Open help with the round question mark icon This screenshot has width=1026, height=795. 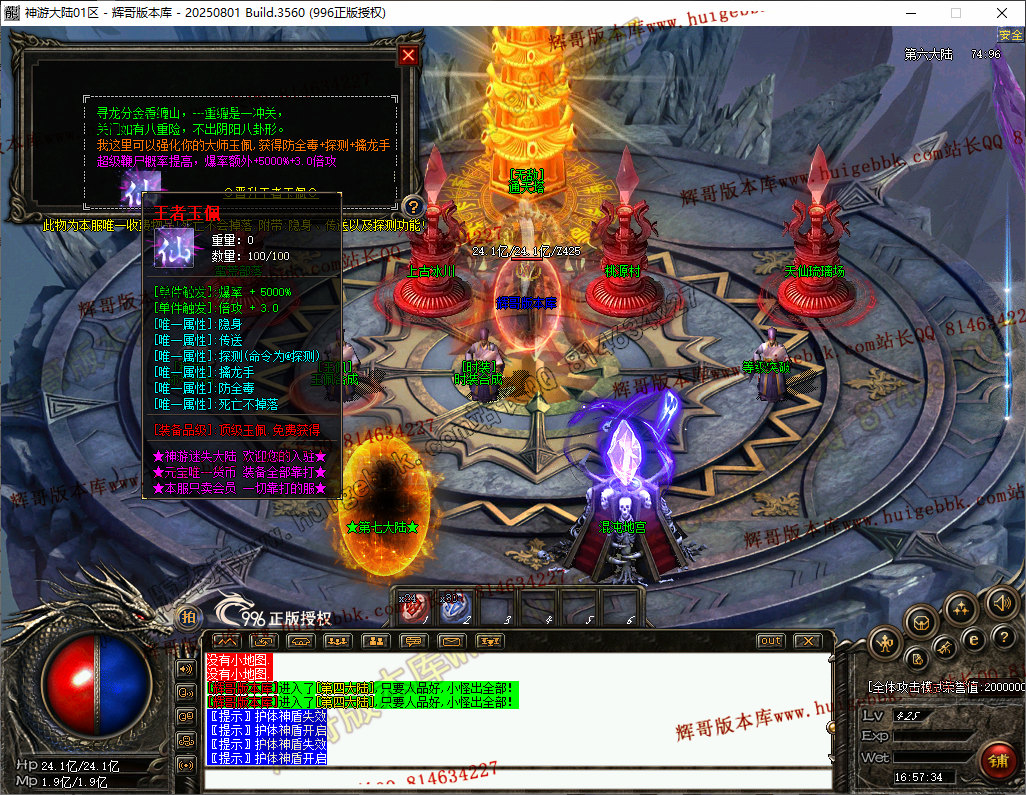tap(1003, 637)
